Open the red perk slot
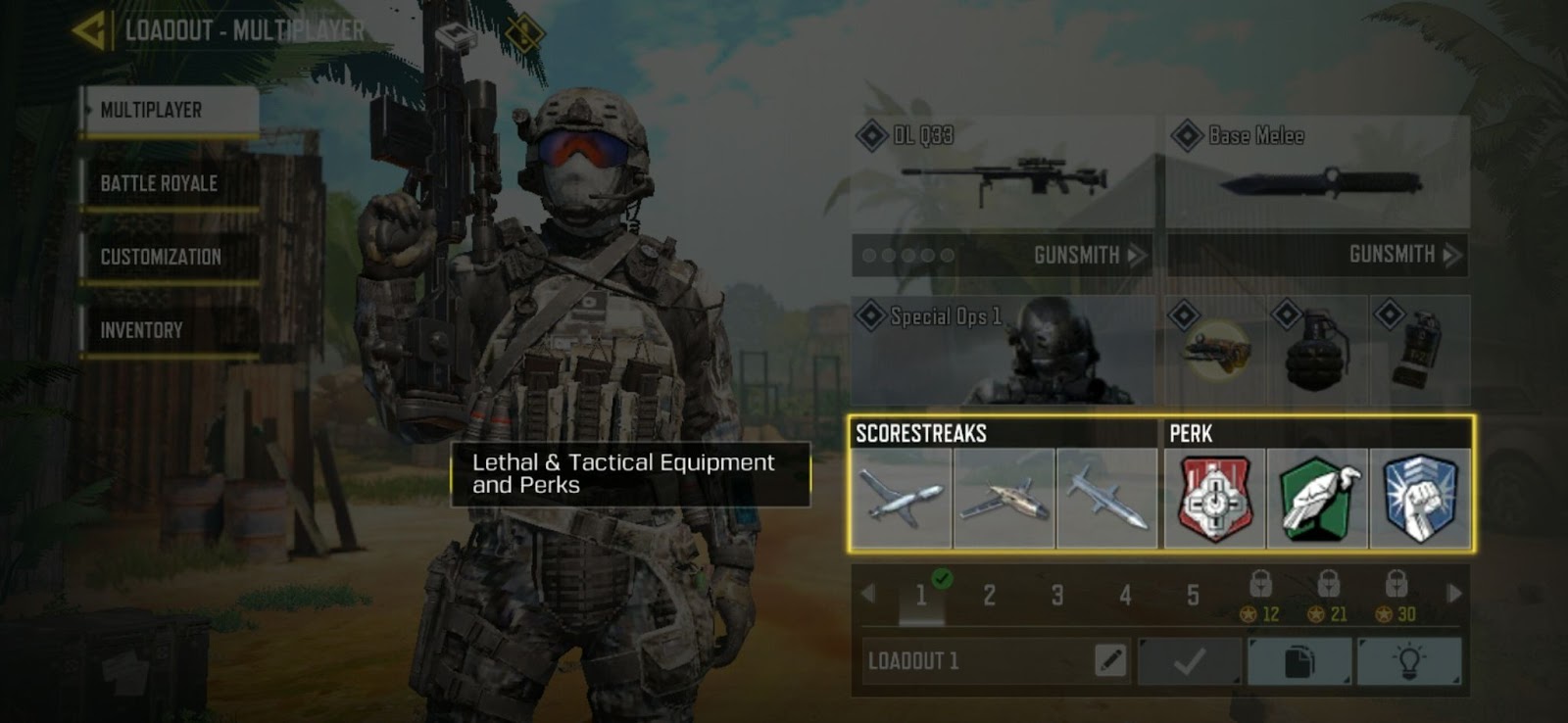The image size is (1568, 723). [x=1214, y=499]
